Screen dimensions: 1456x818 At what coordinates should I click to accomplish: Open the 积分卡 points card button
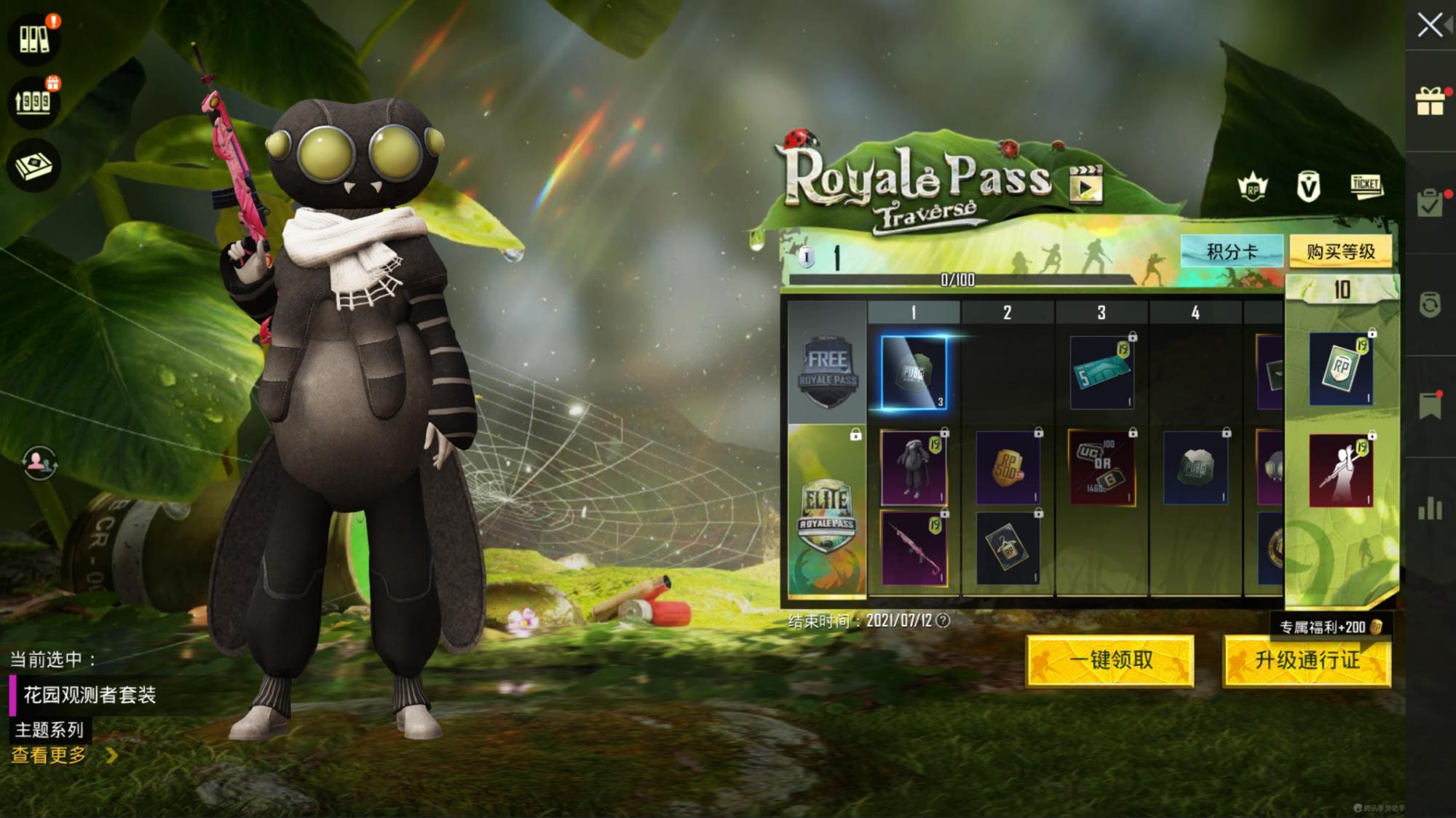[1232, 252]
